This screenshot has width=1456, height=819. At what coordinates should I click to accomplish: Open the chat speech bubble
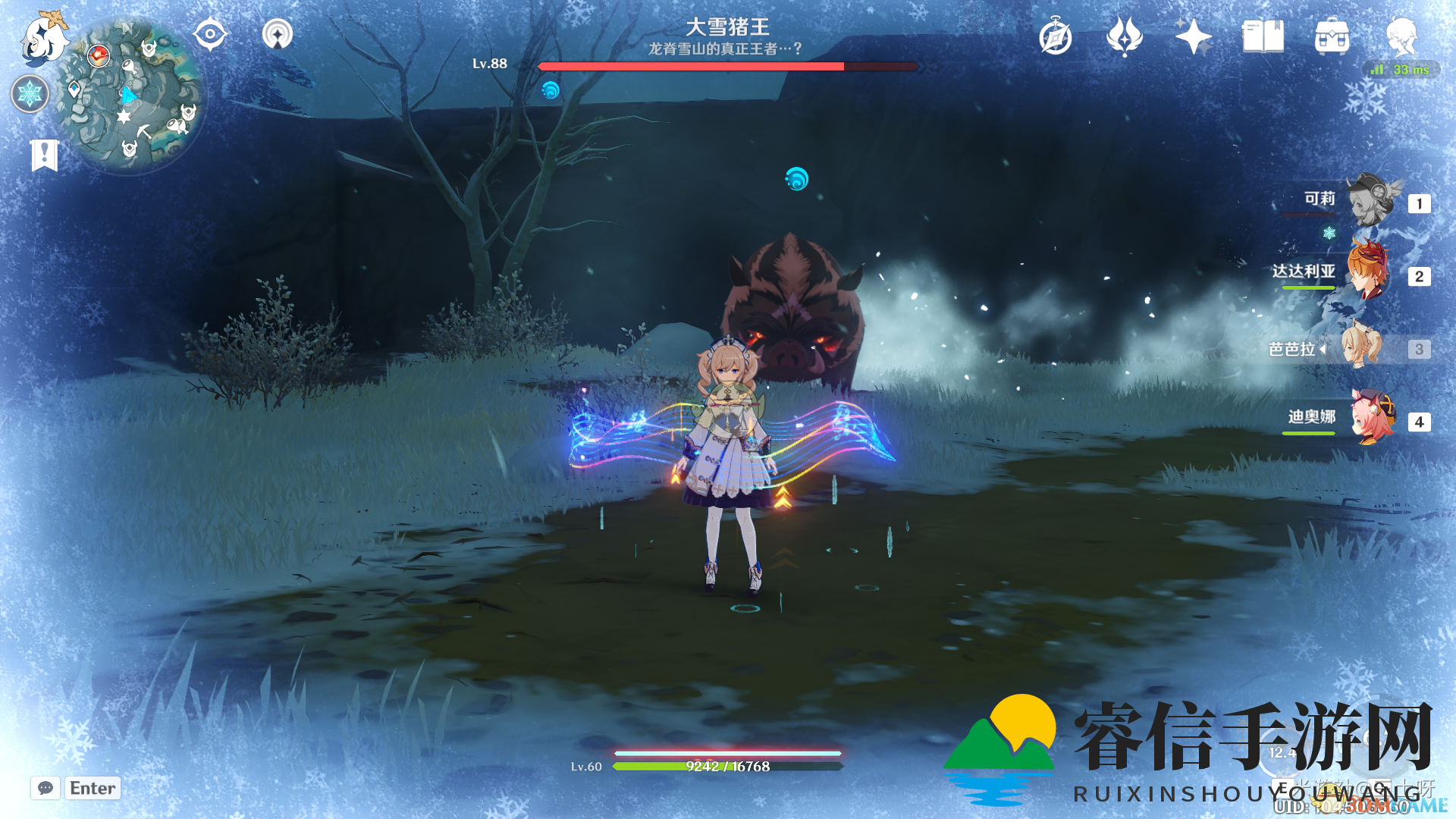point(45,788)
